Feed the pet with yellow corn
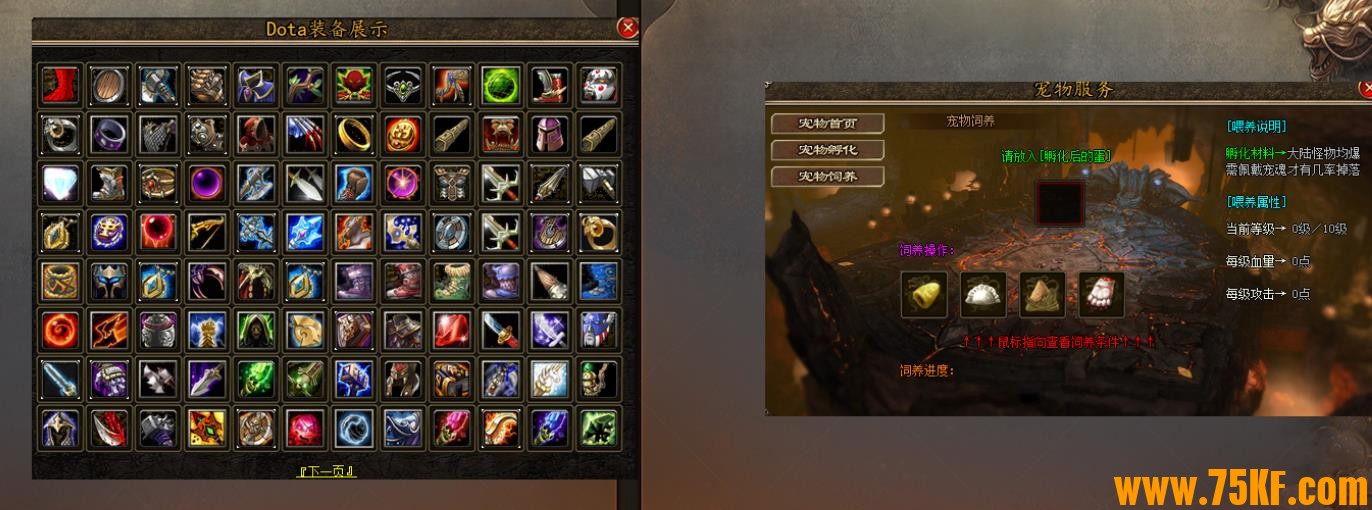This screenshot has height=510, width=1372. [x=924, y=294]
